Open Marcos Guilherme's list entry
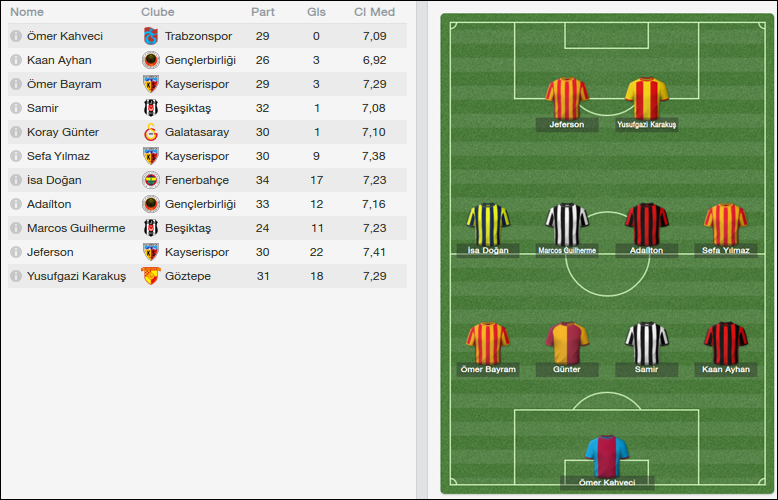The width and height of the screenshot is (778, 500). pyautogui.click(x=76, y=228)
